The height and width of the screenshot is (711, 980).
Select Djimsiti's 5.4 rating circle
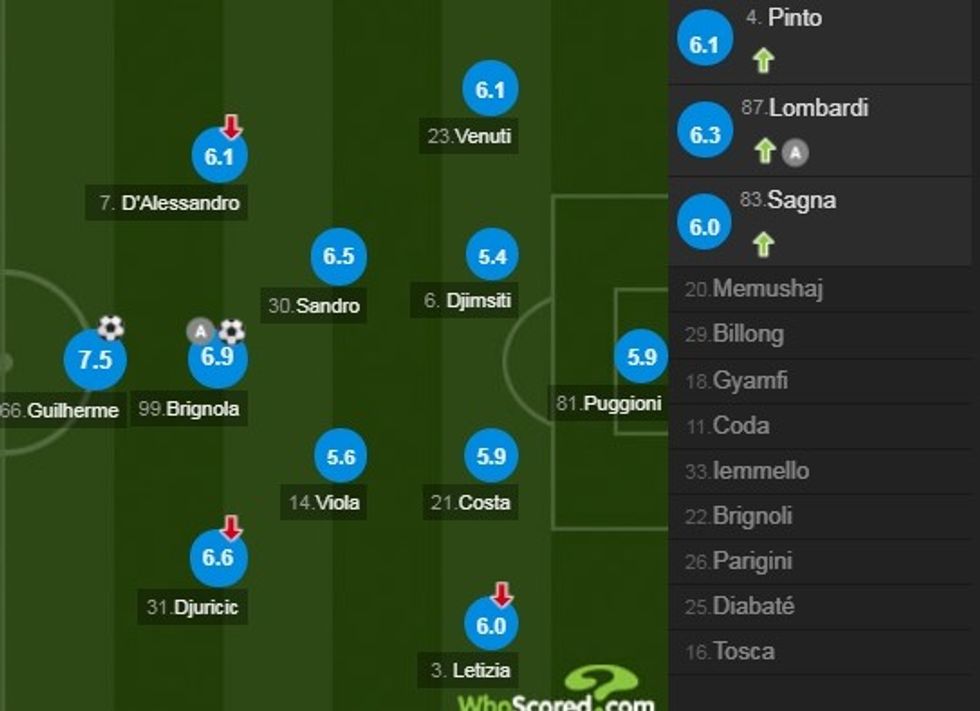492,257
